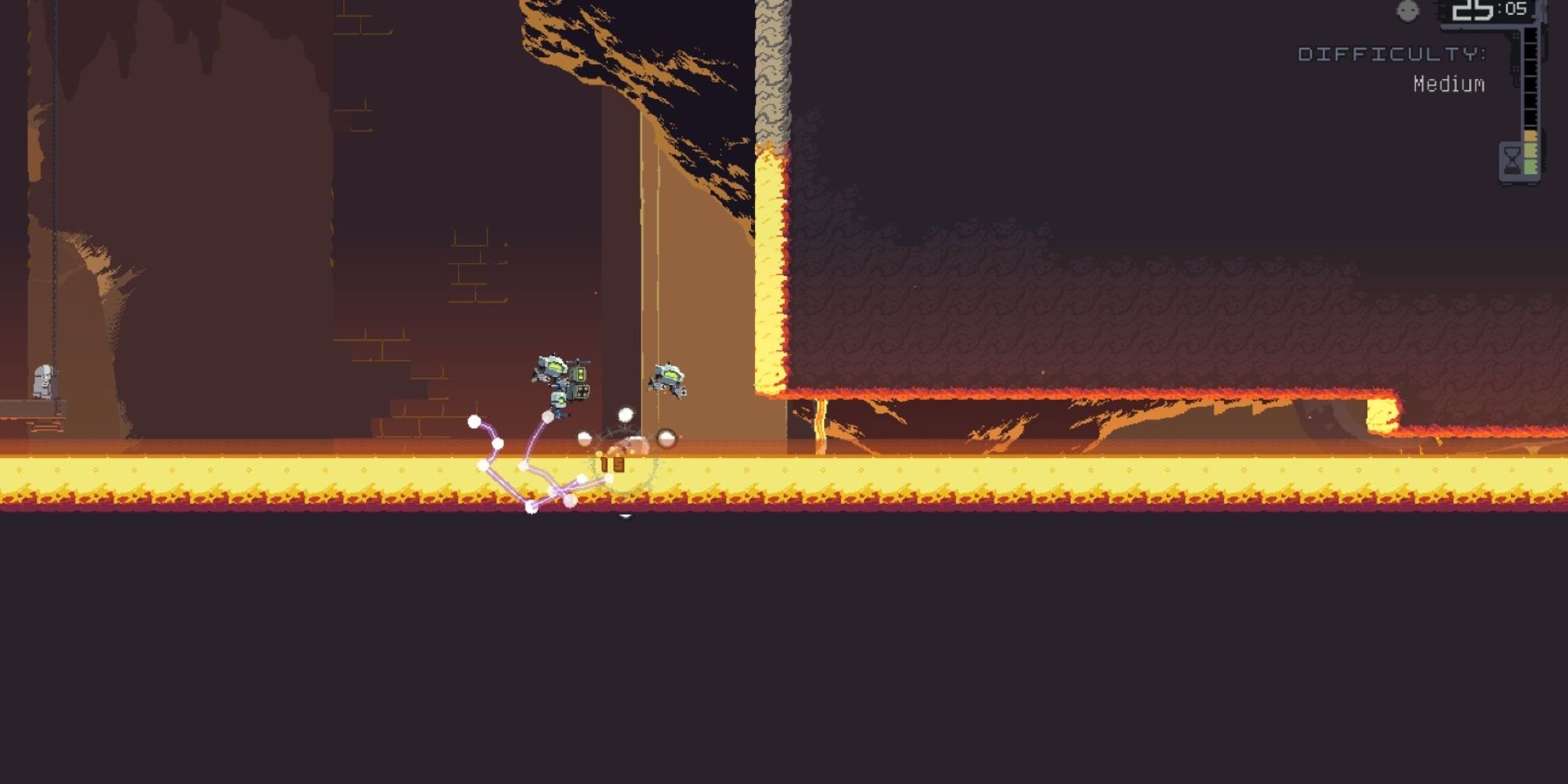Click the hourglass icon in the top-right HUD
Image resolution: width=1568 pixels, height=784 pixels.
tap(1512, 159)
